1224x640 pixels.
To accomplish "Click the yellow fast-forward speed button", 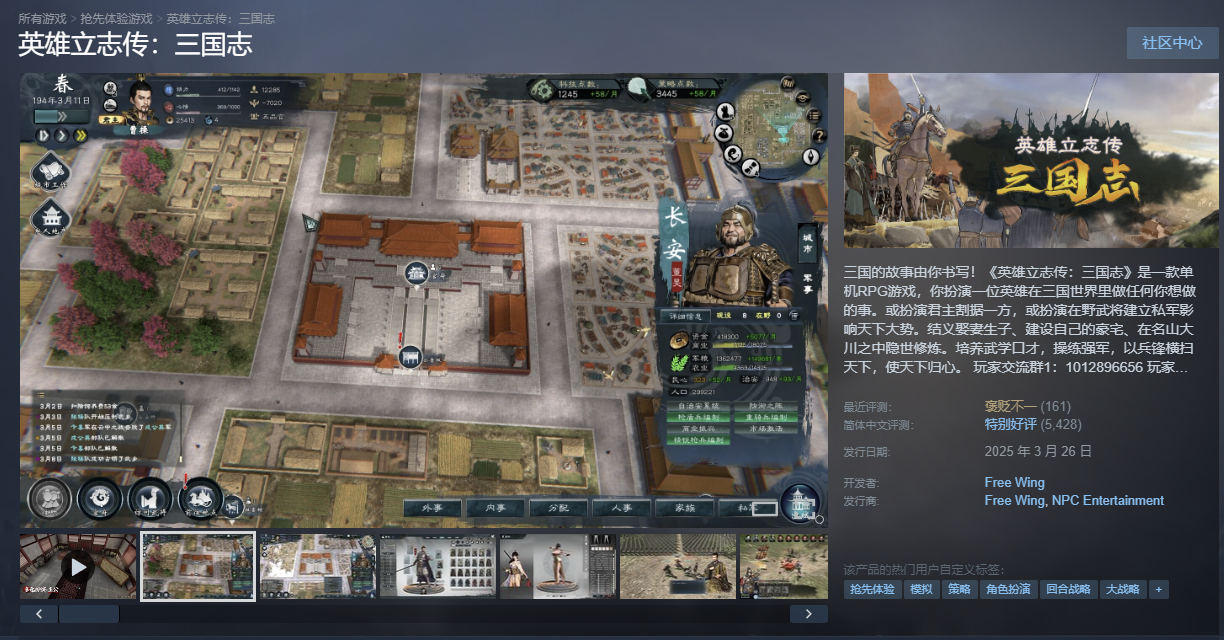I will pyautogui.click(x=81, y=135).
